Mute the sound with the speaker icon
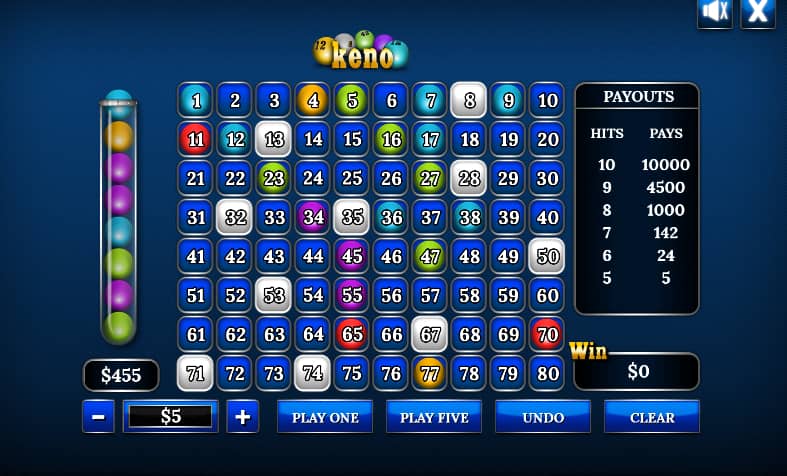 click(x=715, y=12)
